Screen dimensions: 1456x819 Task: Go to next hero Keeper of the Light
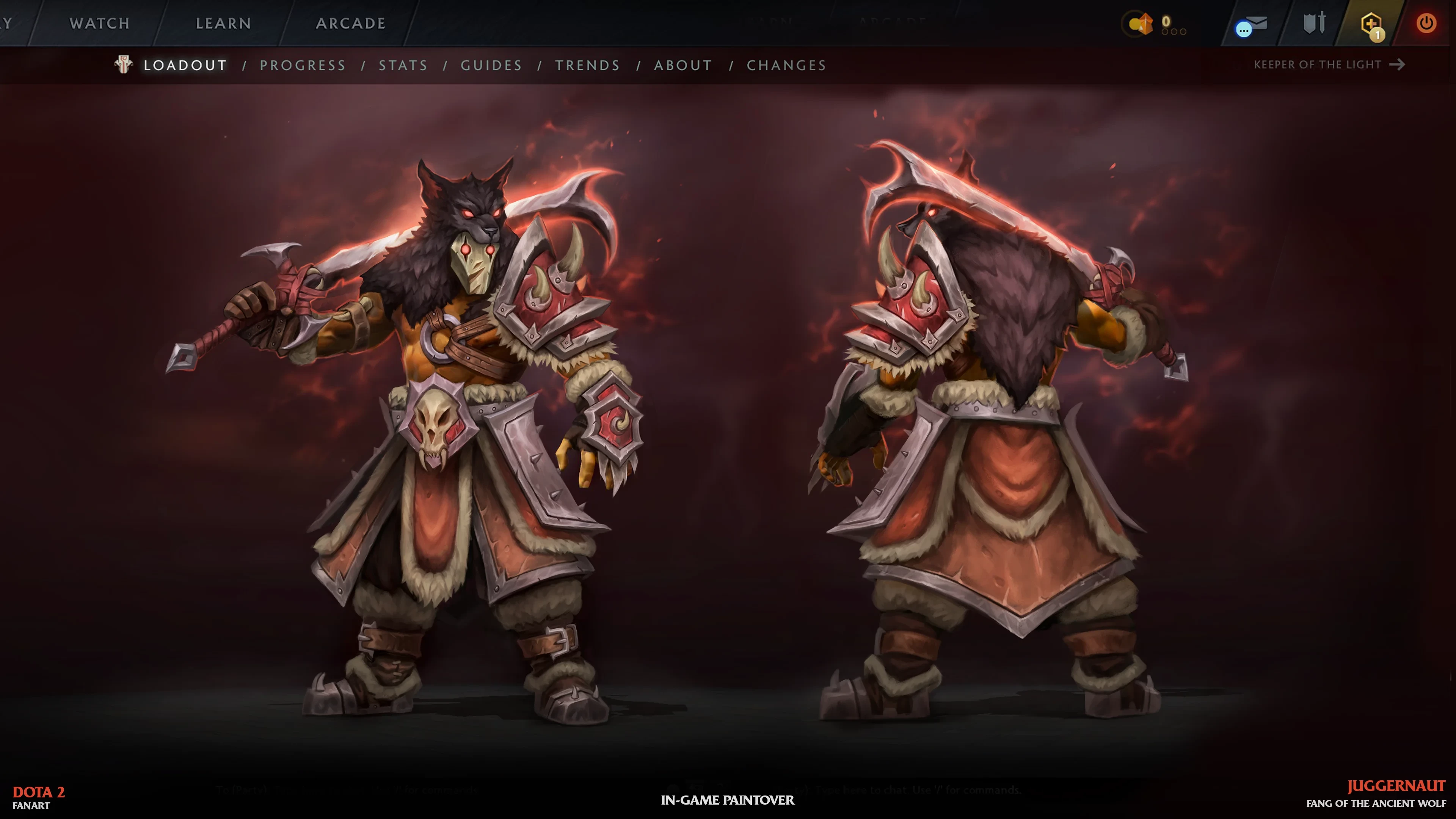[1329, 64]
